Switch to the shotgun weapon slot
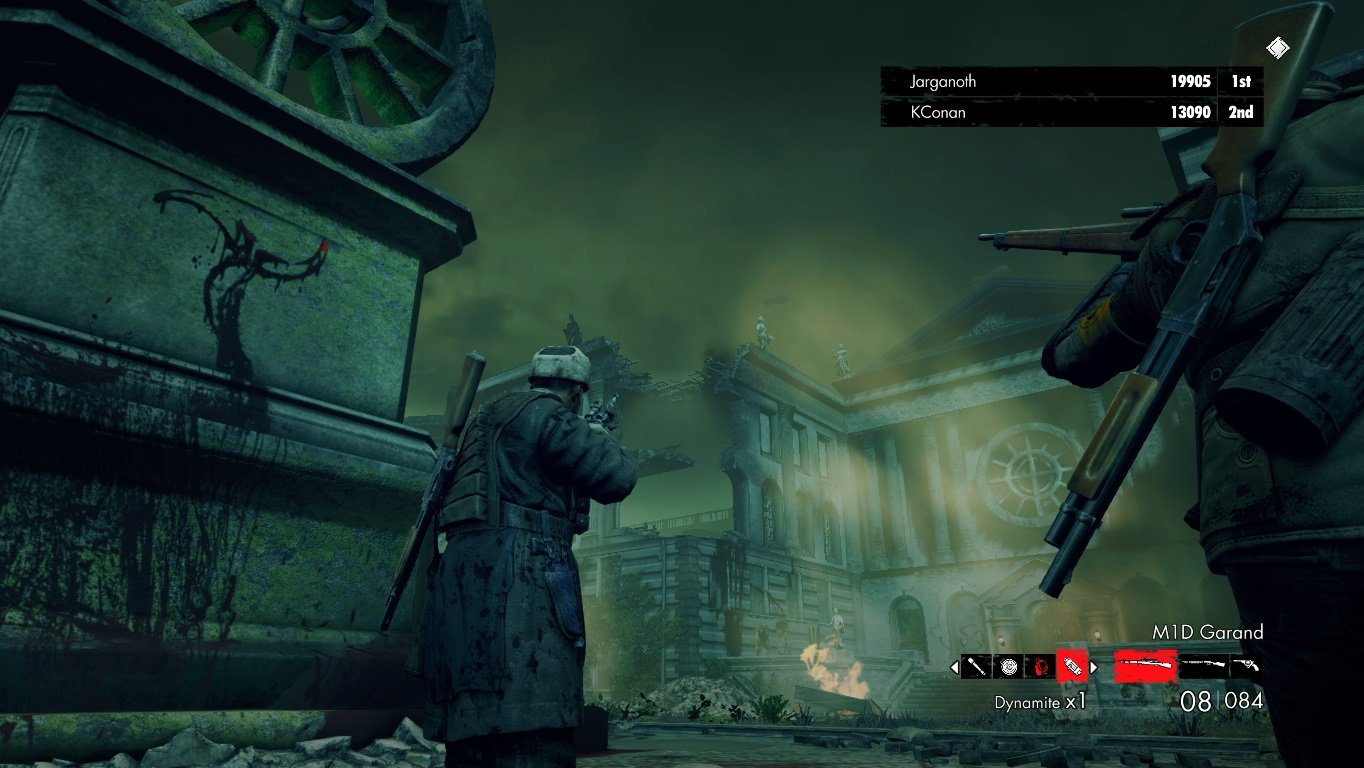This screenshot has width=1364, height=768. [1203, 665]
